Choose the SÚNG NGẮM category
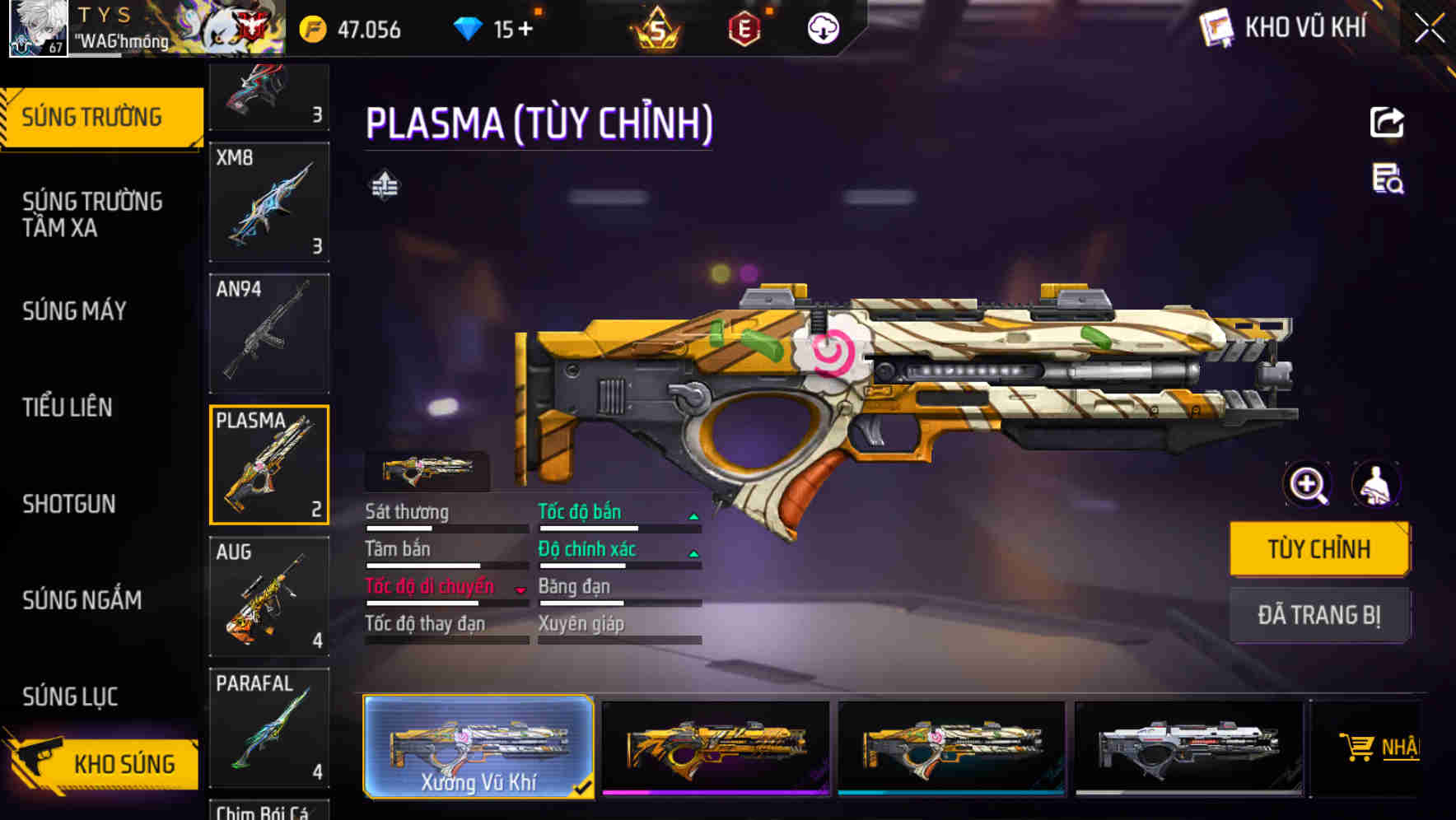 (82, 600)
